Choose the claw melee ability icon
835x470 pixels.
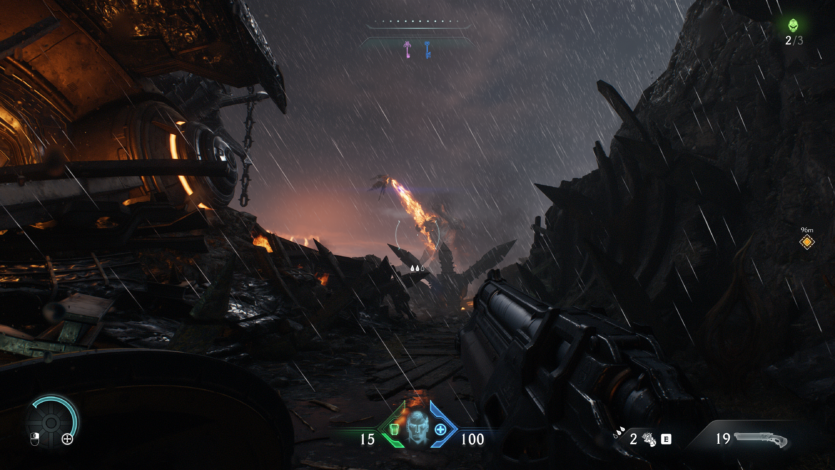(x=648, y=438)
